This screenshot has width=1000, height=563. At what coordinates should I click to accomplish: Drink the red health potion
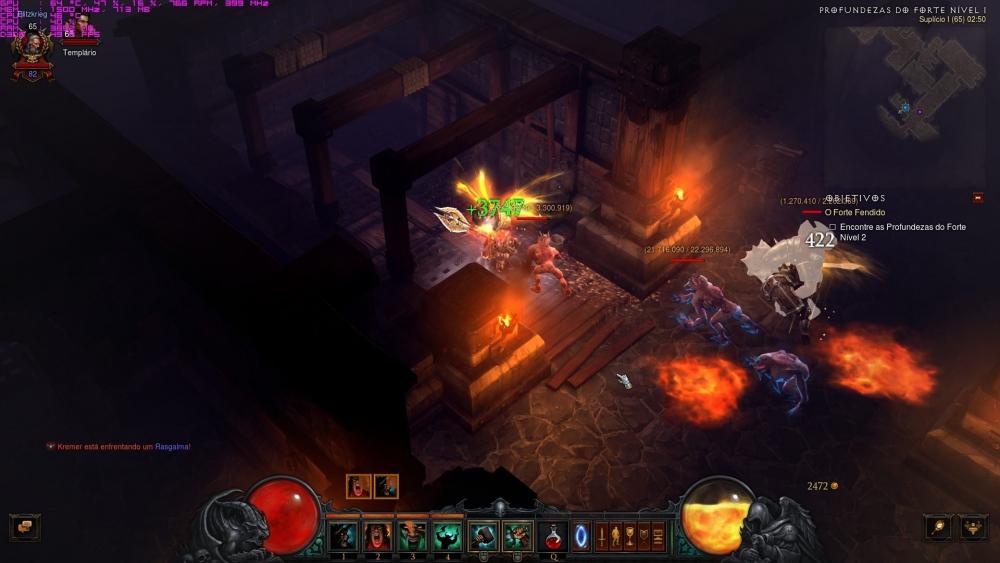coord(552,537)
